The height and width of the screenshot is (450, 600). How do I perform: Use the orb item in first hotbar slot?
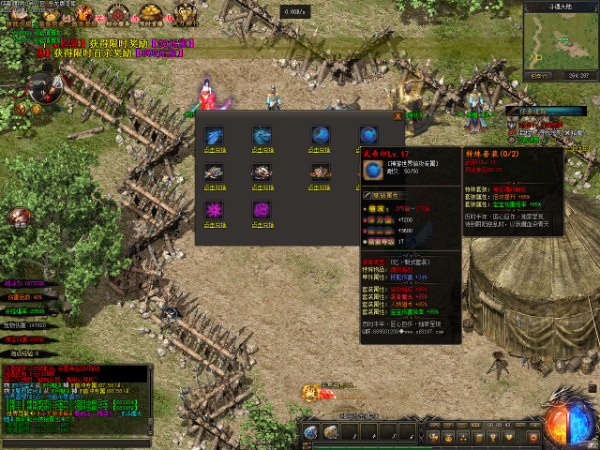click(311, 431)
